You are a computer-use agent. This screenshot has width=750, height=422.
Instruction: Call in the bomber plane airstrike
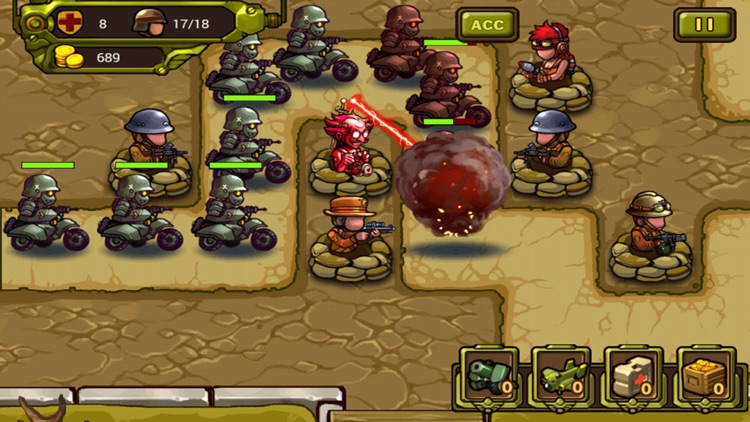coord(562,376)
